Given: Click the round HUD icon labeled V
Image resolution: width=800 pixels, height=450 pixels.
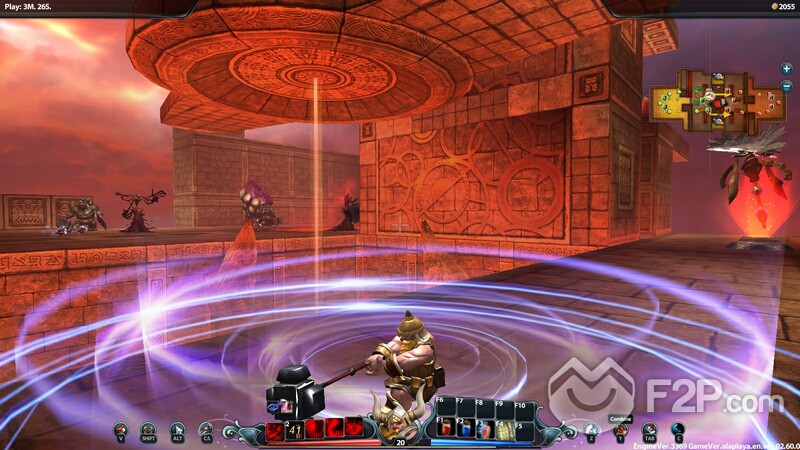Looking at the screenshot, I should (121, 430).
